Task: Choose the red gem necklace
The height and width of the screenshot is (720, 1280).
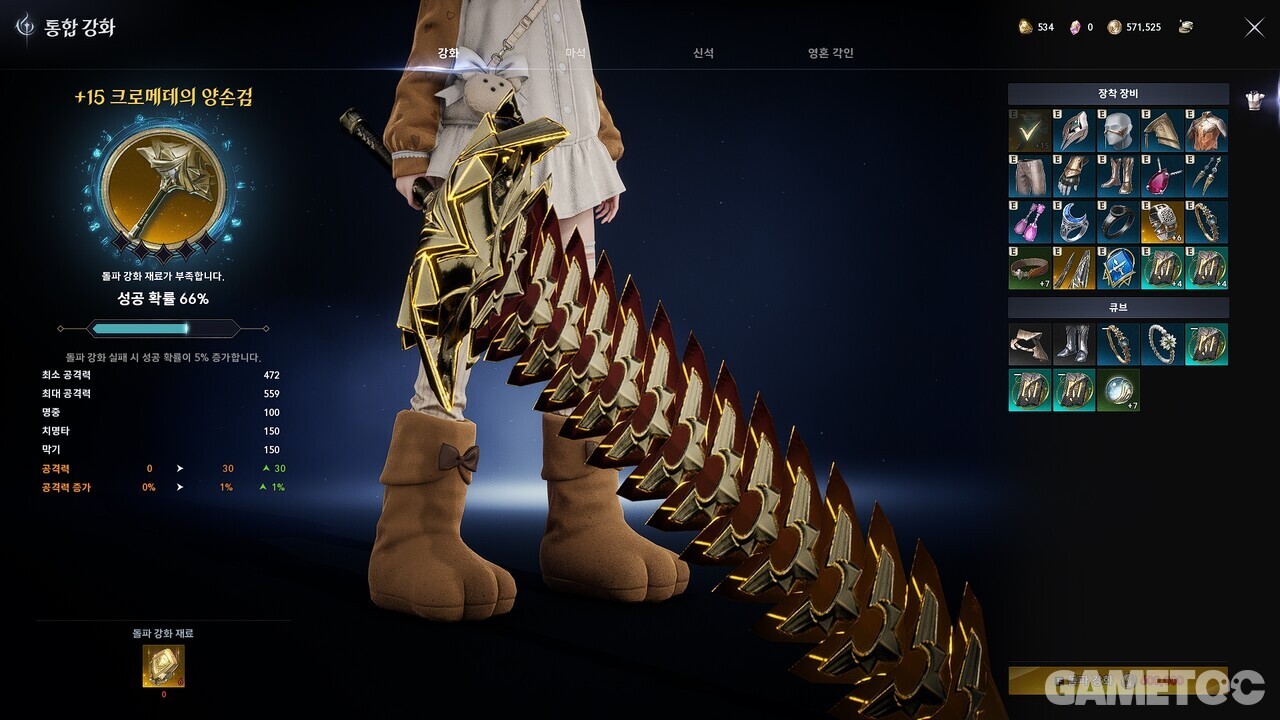Action: [x=1162, y=176]
